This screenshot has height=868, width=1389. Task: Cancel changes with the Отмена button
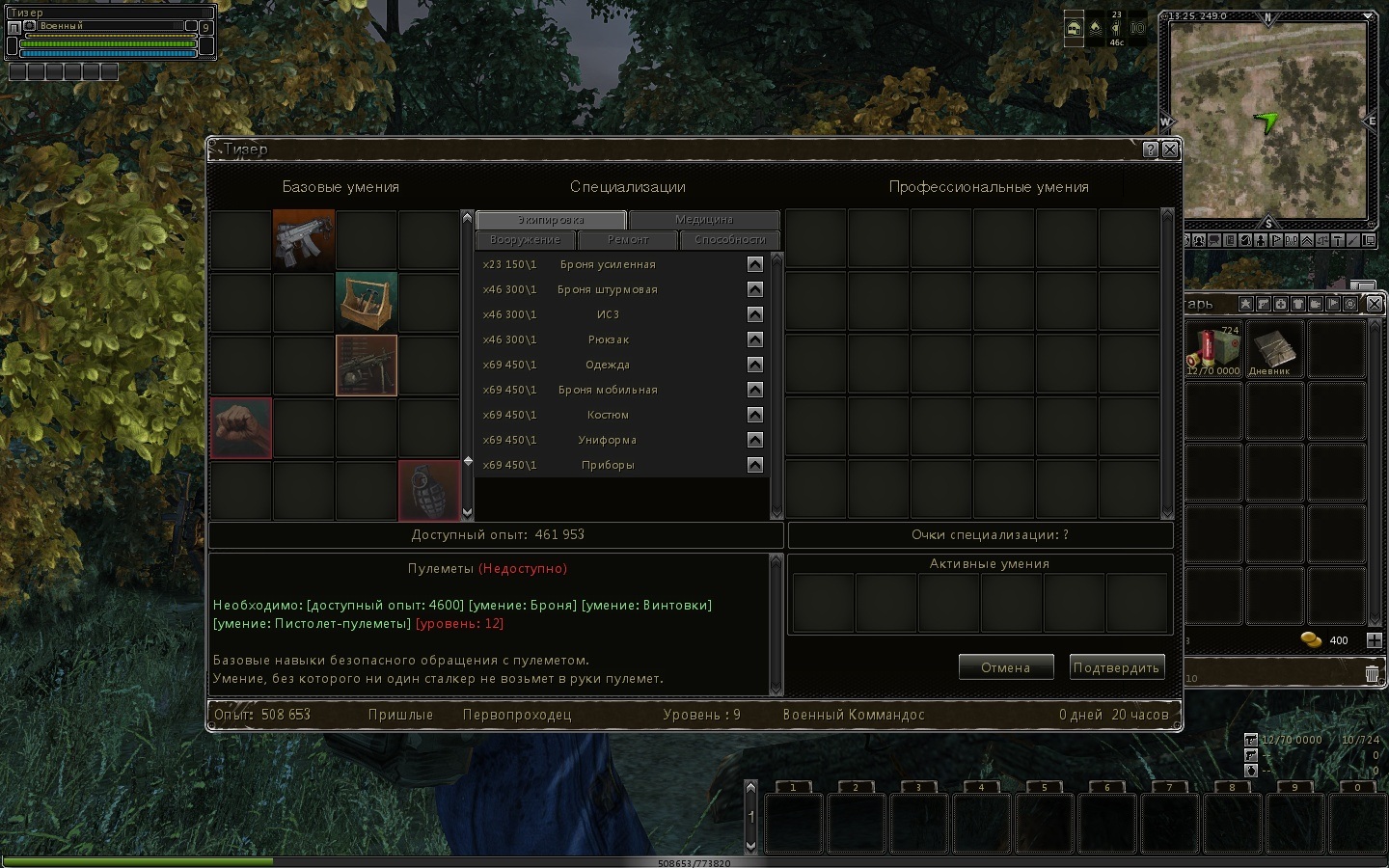[1005, 667]
